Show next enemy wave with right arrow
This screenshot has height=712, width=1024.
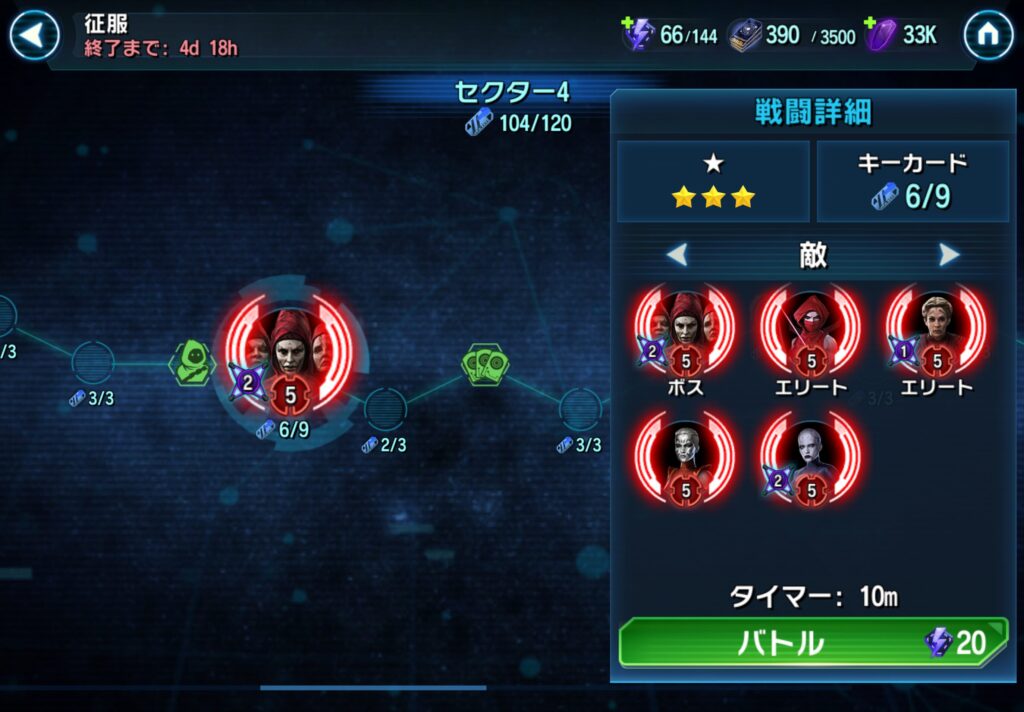(949, 255)
